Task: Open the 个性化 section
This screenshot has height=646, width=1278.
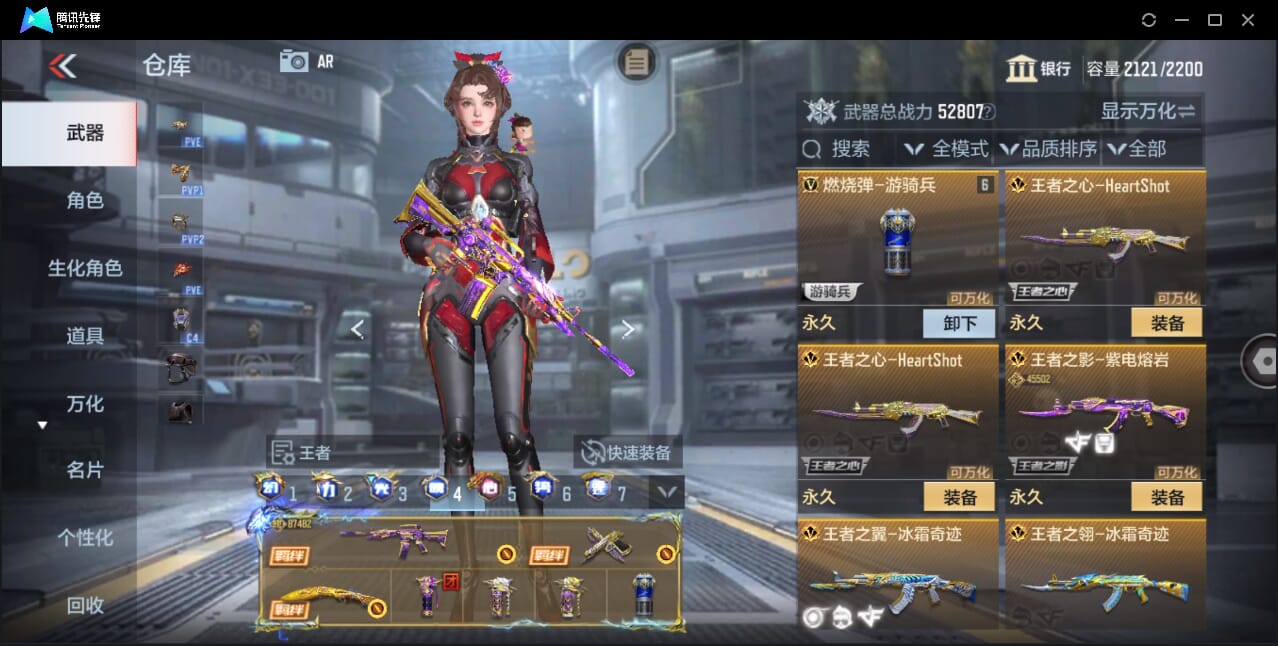Action: tap(85, 538)
